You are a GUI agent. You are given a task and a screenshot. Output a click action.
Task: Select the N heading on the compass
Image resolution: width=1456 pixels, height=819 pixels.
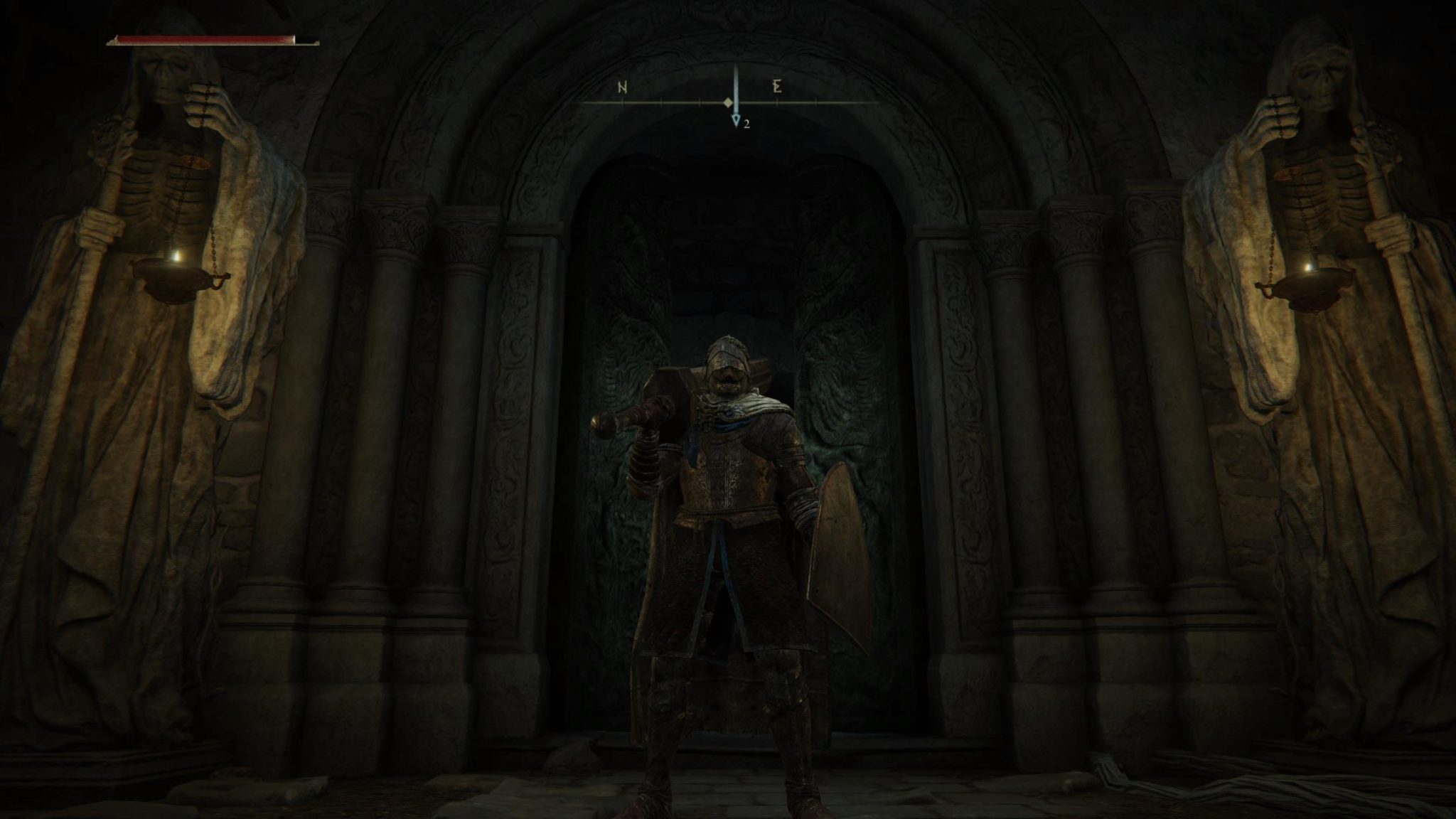(x=622, y=88)
